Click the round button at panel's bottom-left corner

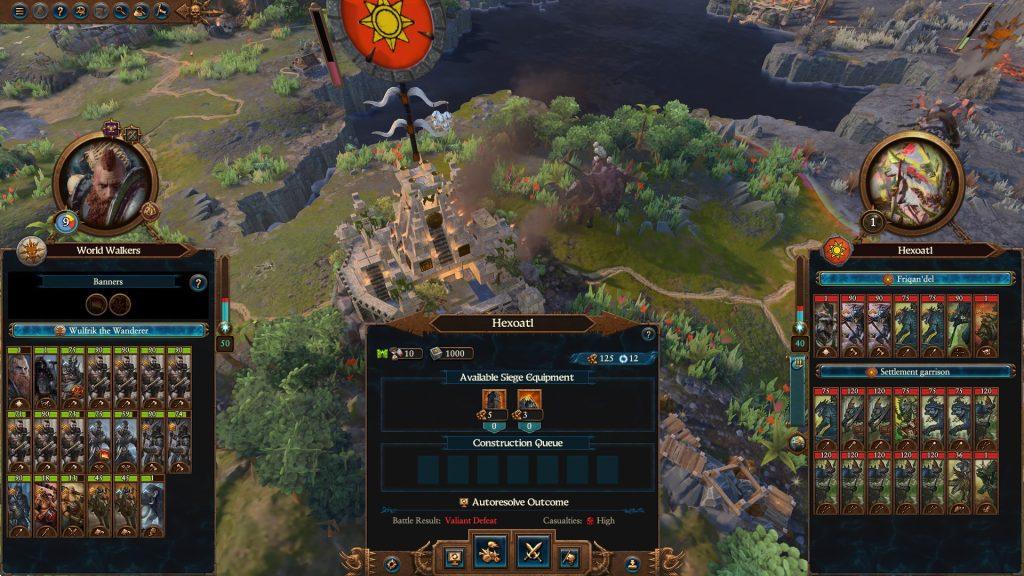click(x=392, y=564)
